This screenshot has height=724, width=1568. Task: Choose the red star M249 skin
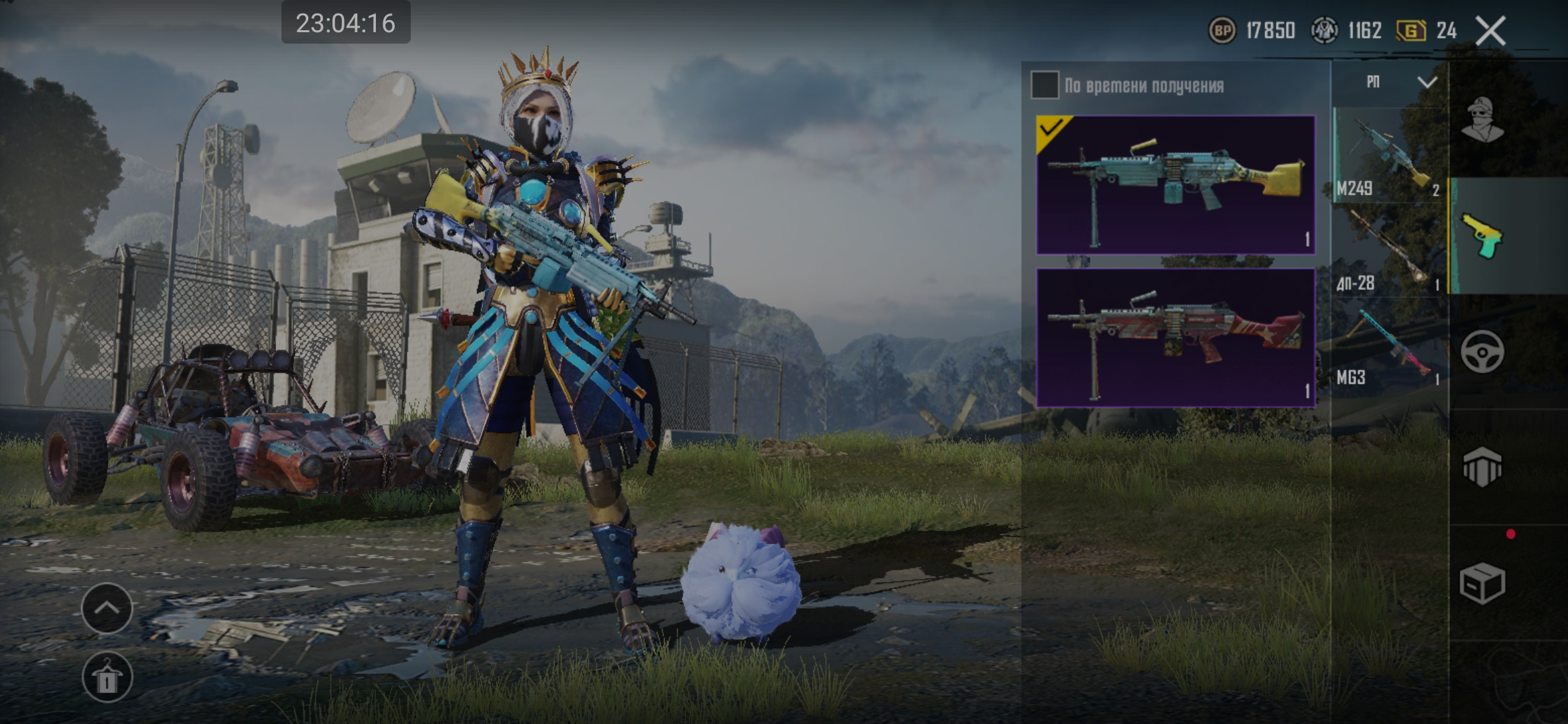click(x=1175, y=337)
